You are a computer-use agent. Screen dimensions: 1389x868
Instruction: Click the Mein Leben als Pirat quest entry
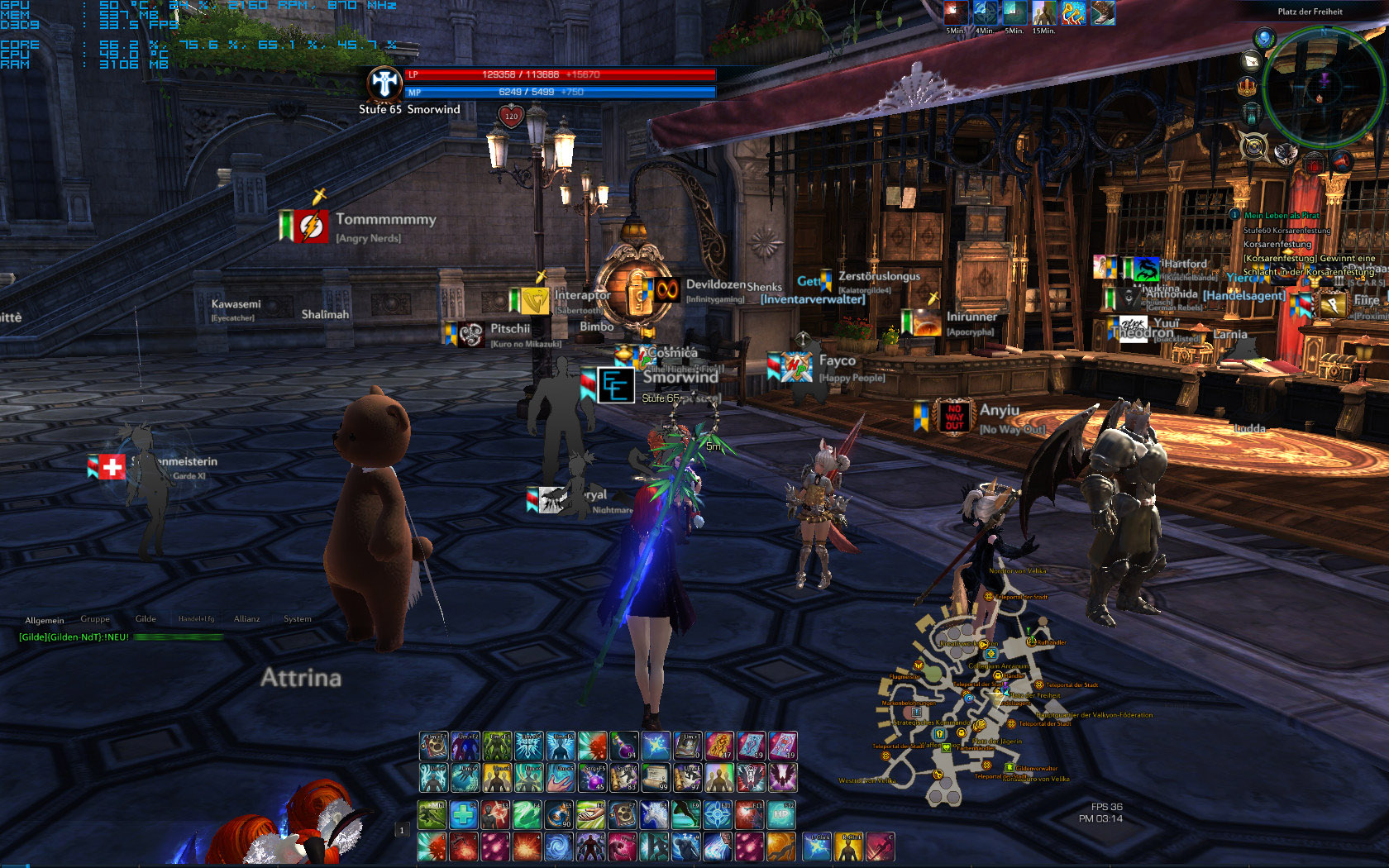pos(1282,215)
